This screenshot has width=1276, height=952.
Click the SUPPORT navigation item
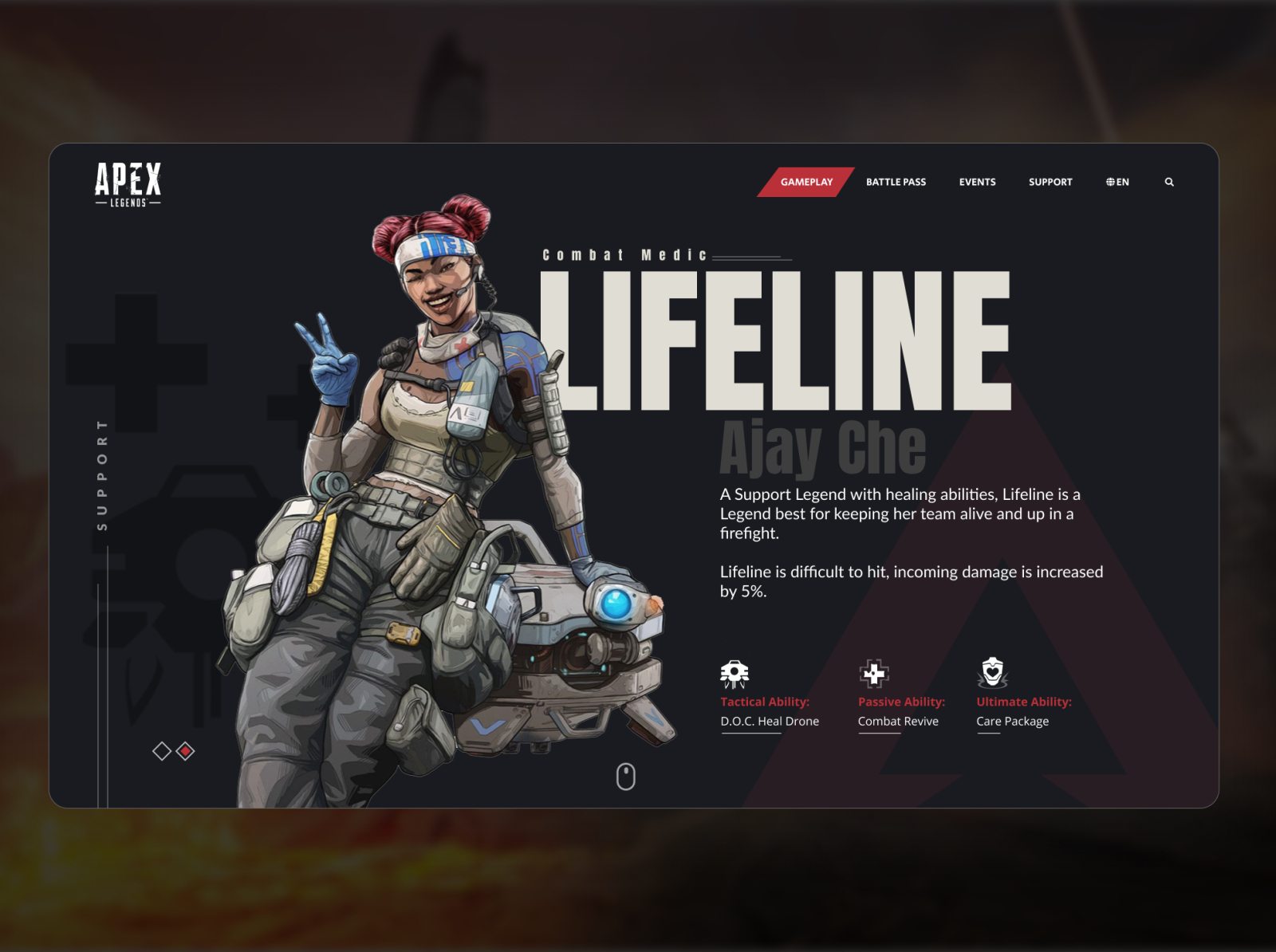click(1050, 182)
